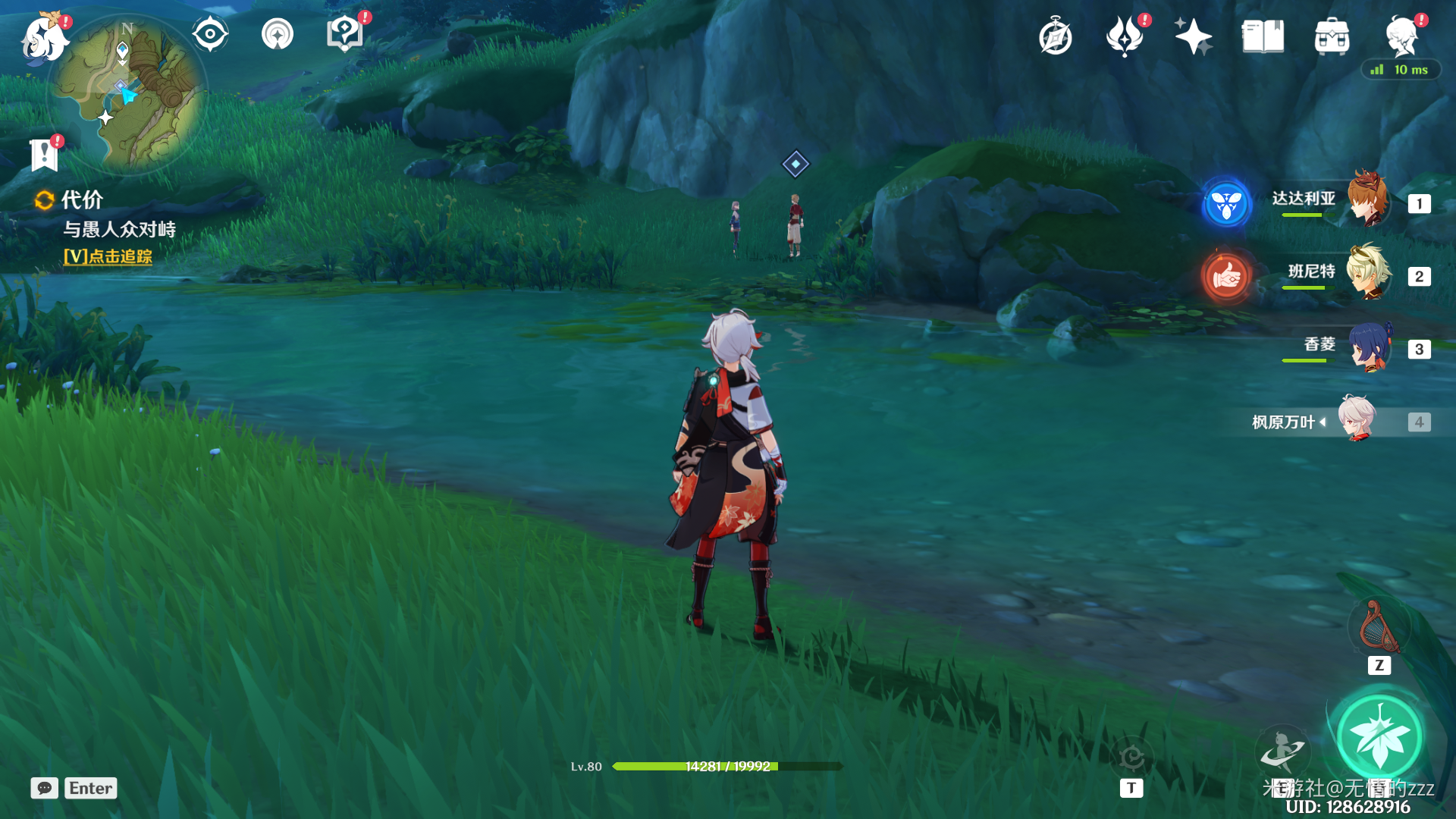Open the Paimon menu icon

tap(45, 36)
